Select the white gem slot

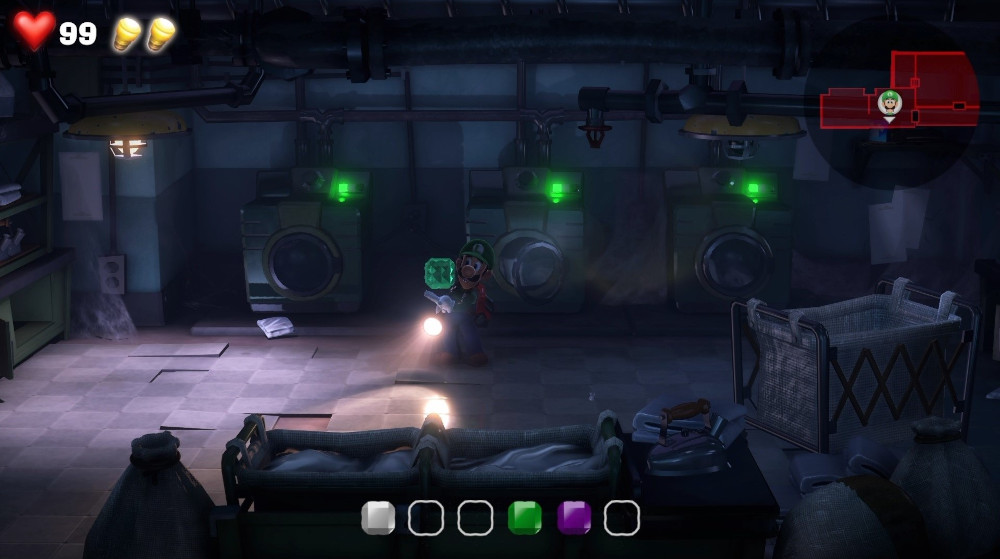click(x=378, y=517)
